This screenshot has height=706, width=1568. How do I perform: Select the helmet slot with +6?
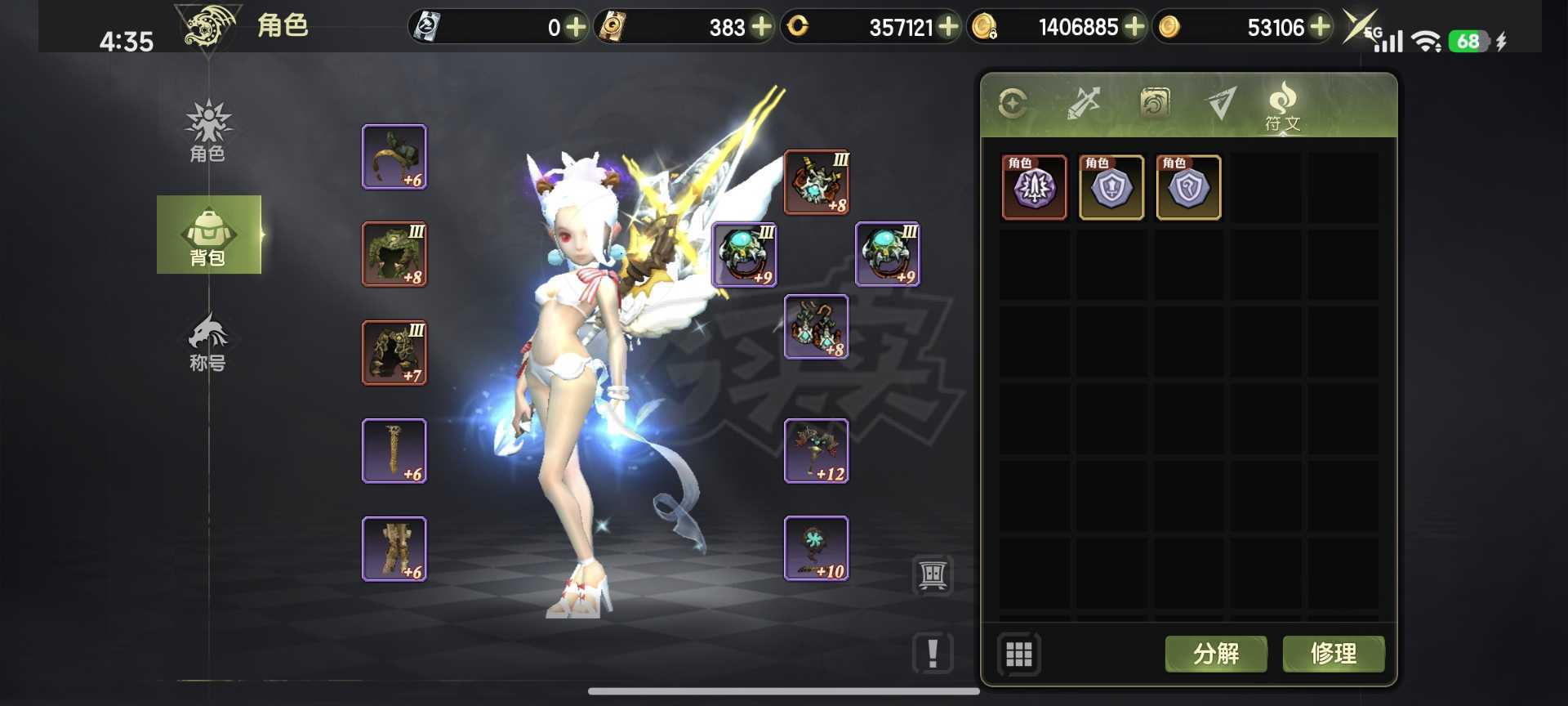[x=394, y=157]
